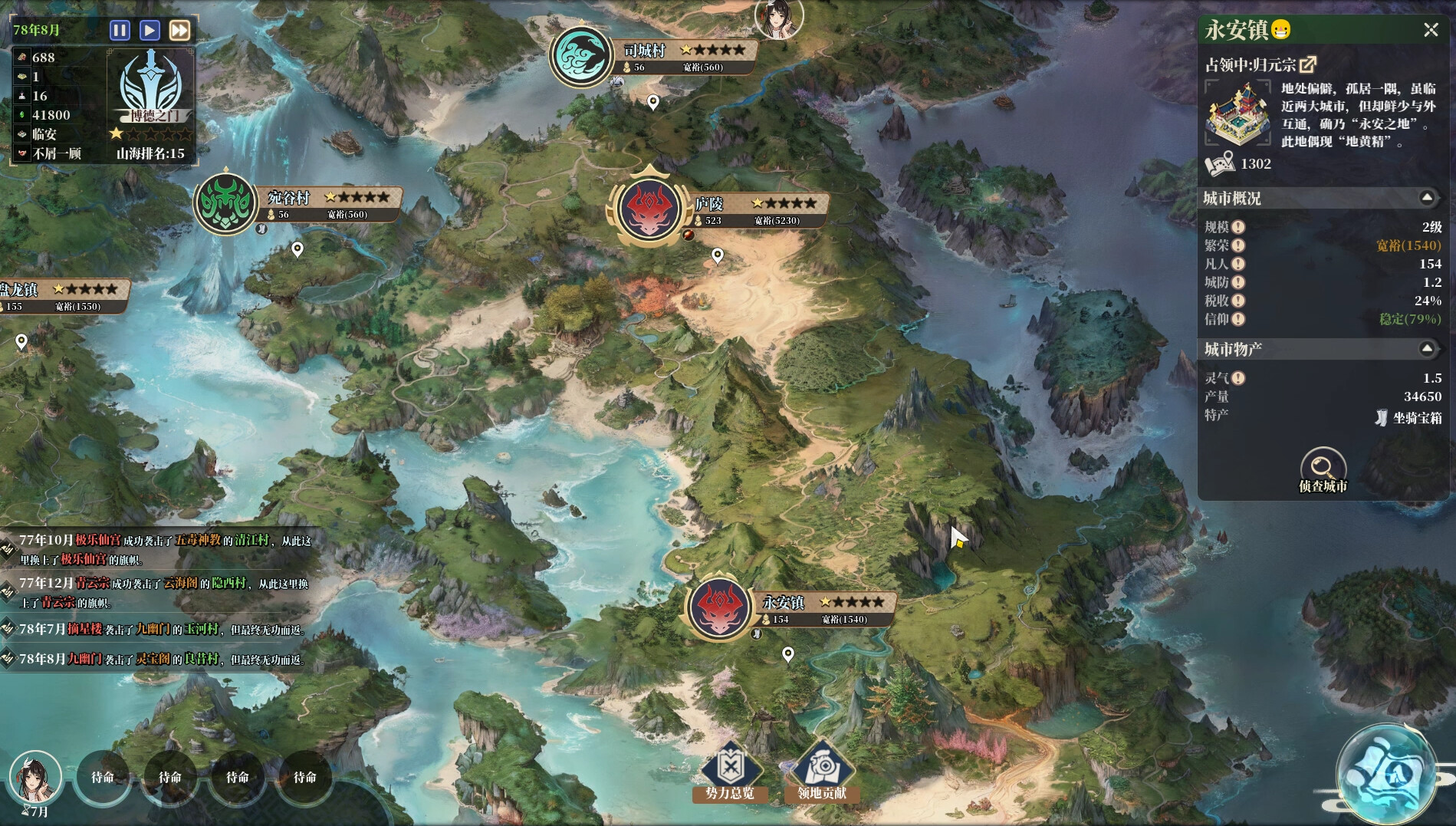Select the red 庐陵 faction emblem on map

649,209
